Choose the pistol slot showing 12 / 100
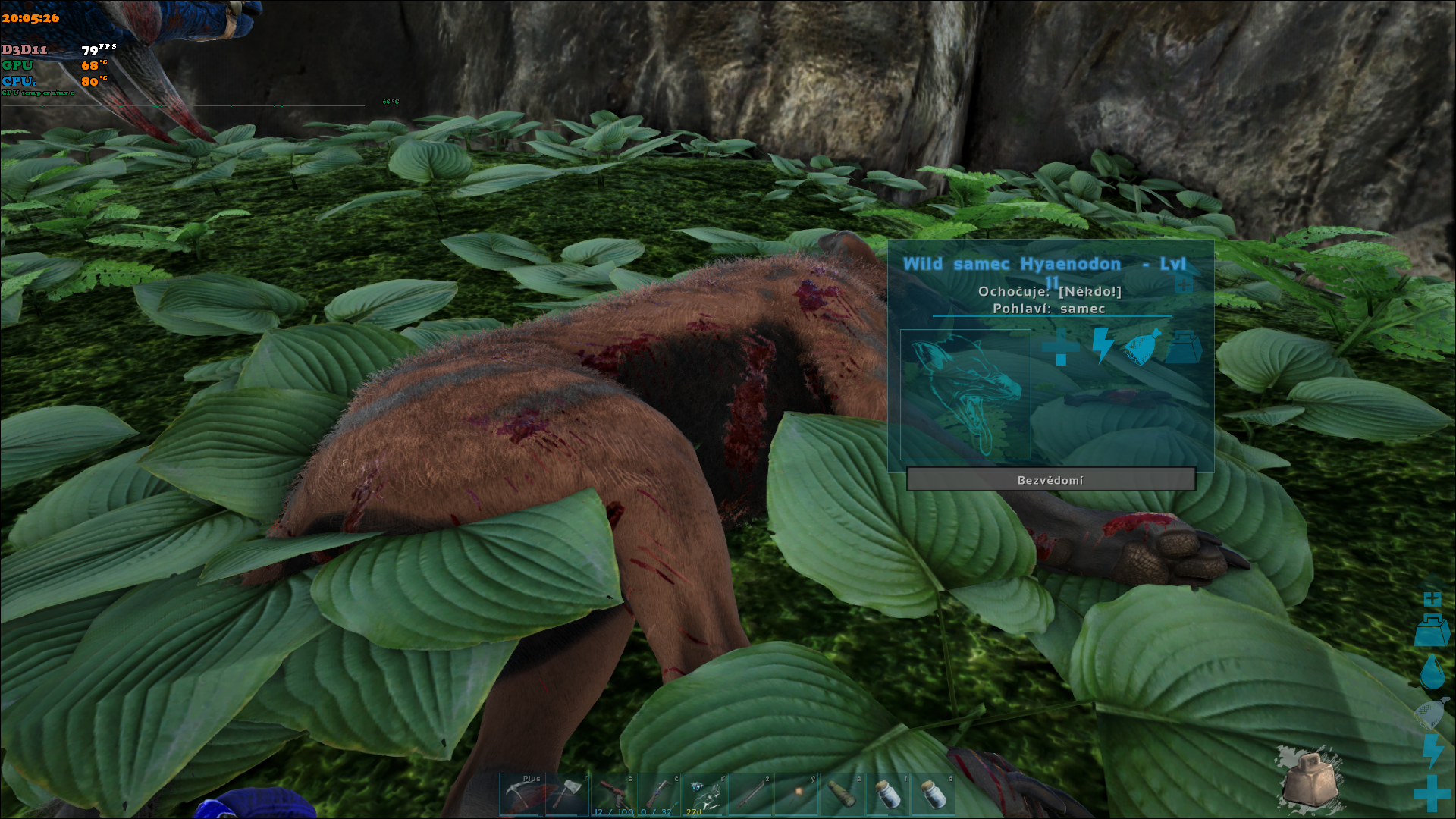 pyautogui.click(x=613, y=795)
